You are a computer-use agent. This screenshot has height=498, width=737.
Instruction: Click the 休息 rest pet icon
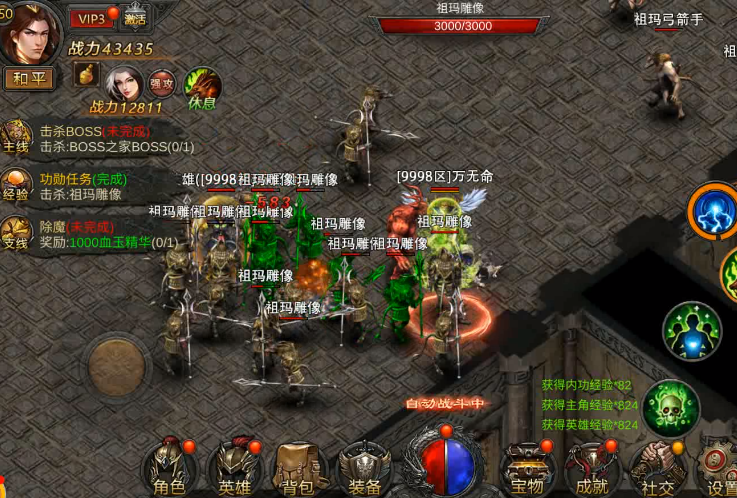(x=201, y=84)
